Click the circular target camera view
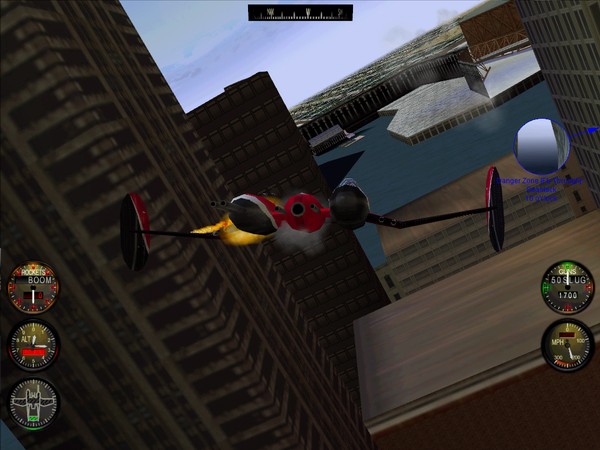This screenshot has width=600, height=450. tap(541, 146)
